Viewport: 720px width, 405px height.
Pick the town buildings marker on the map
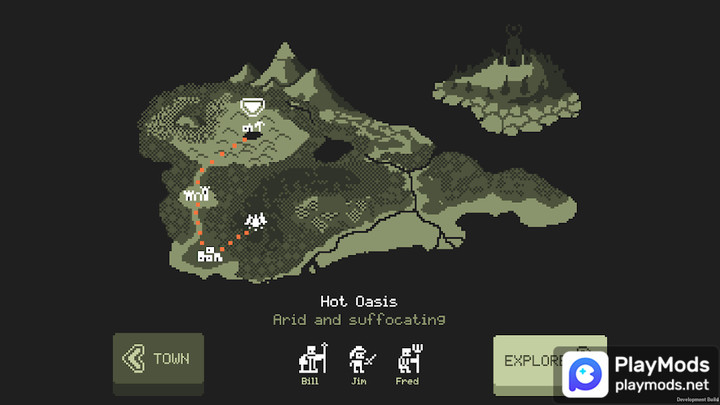click(209, 255)
